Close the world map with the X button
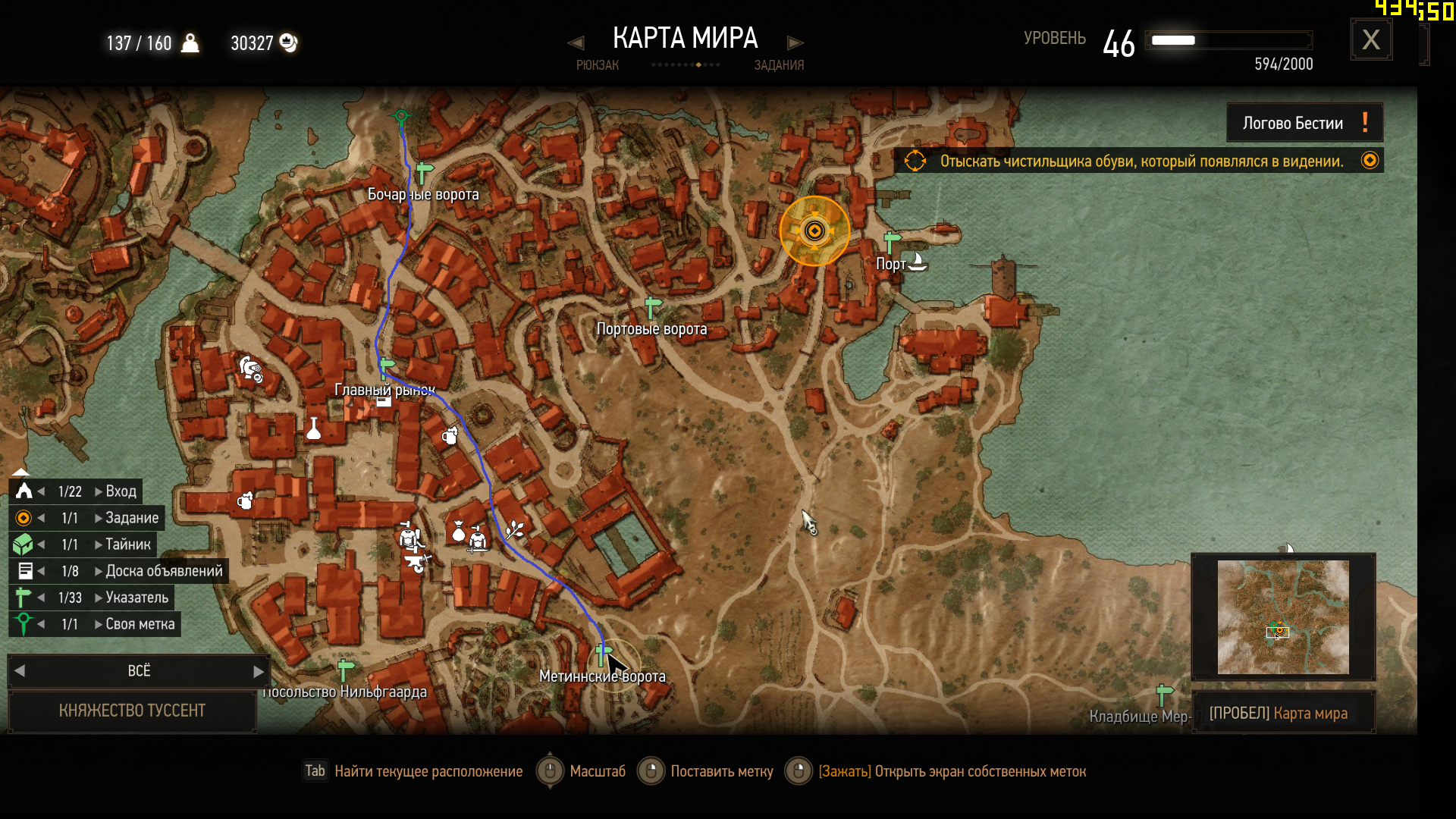Screen dimensions: 1456x819 click(1370, 39)
